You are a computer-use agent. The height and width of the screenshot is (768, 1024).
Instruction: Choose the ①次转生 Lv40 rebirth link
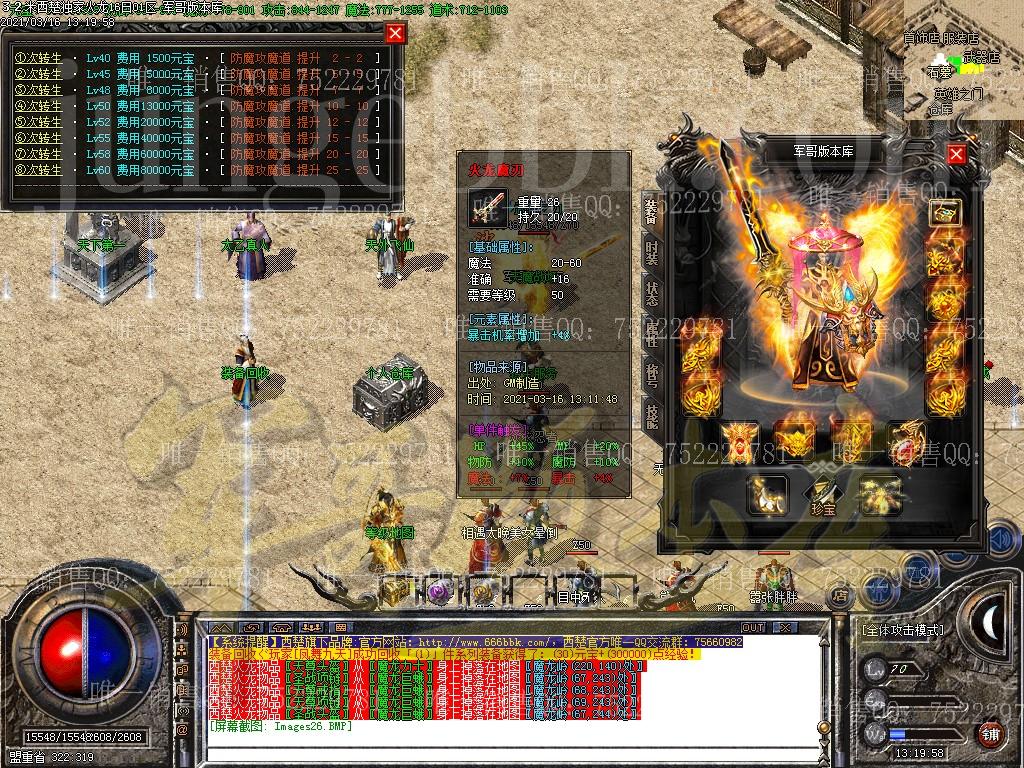point(39,58)
